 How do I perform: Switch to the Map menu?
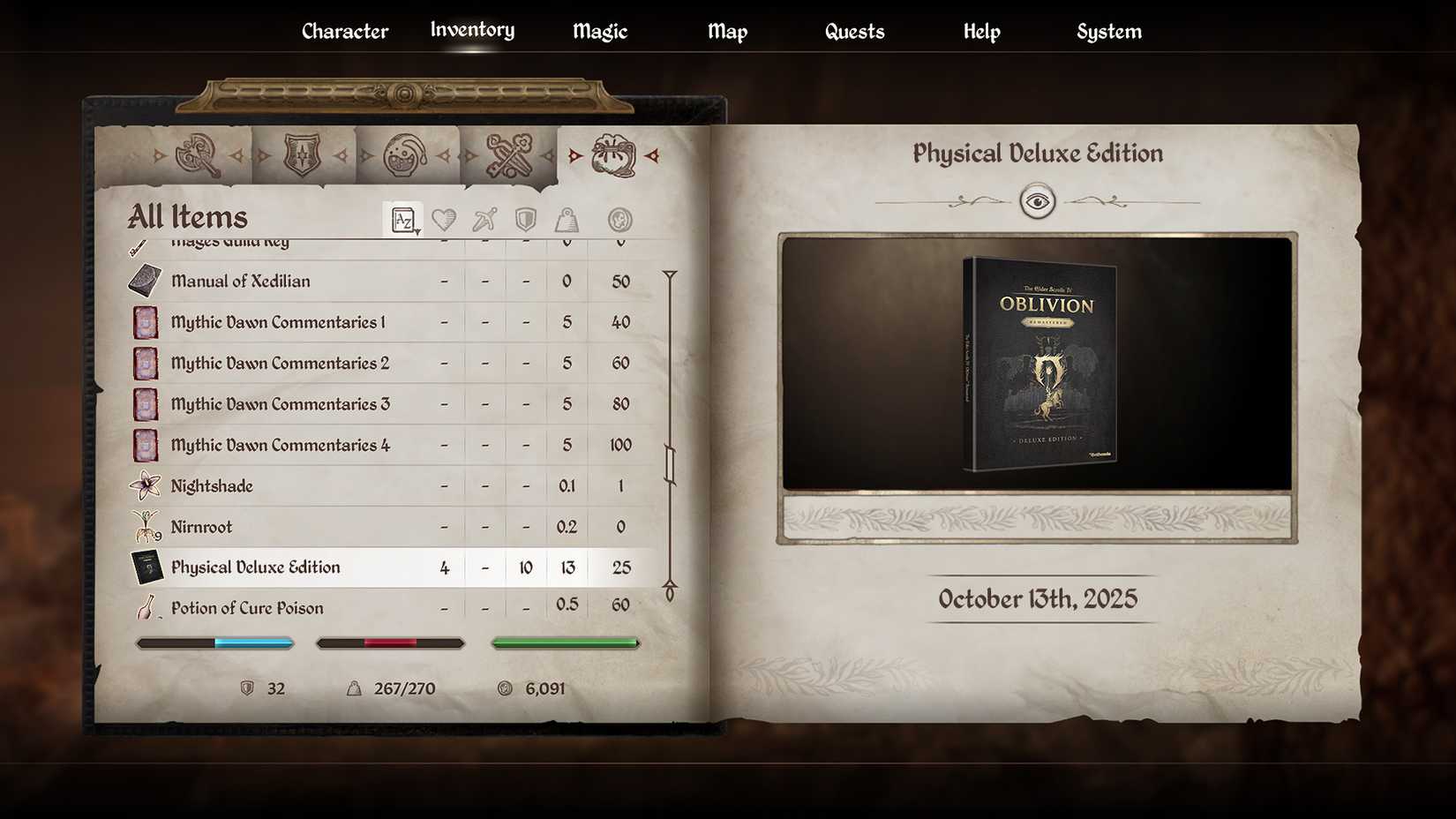tap(727, 31)
